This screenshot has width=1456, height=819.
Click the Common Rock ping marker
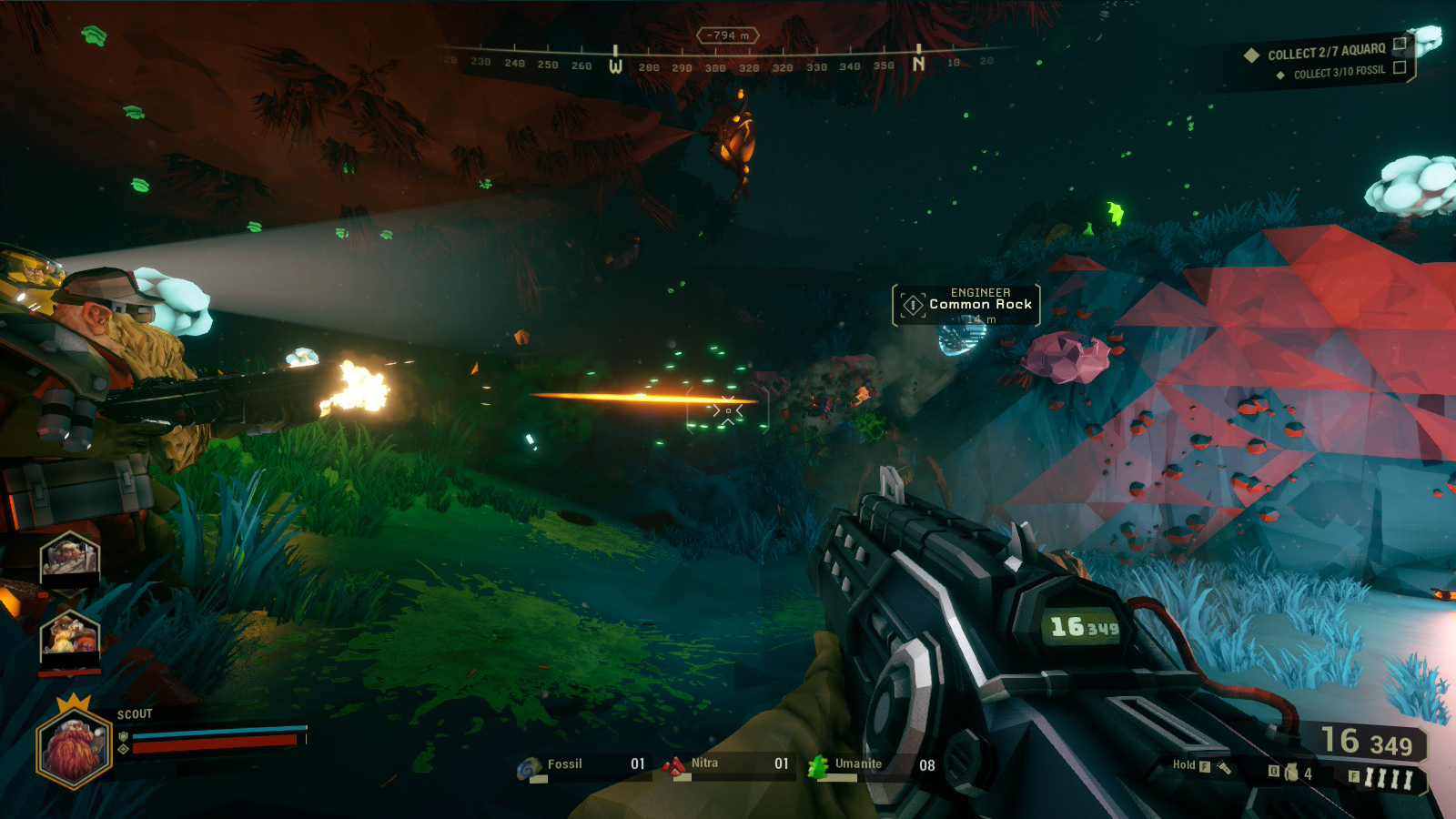click(x=913, y=305)
